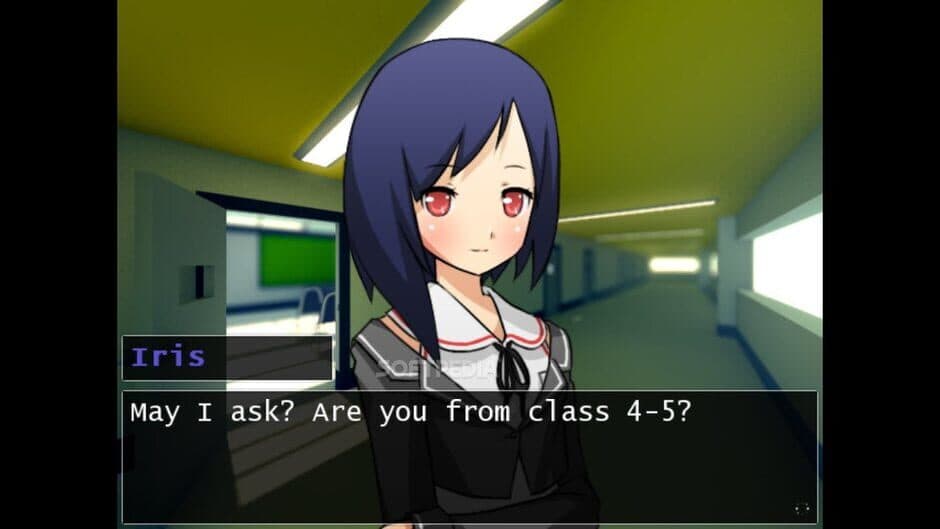Click the advance indicator in dialogue corner
Viewport: 940px width, 529px height.
coord(800,509)
